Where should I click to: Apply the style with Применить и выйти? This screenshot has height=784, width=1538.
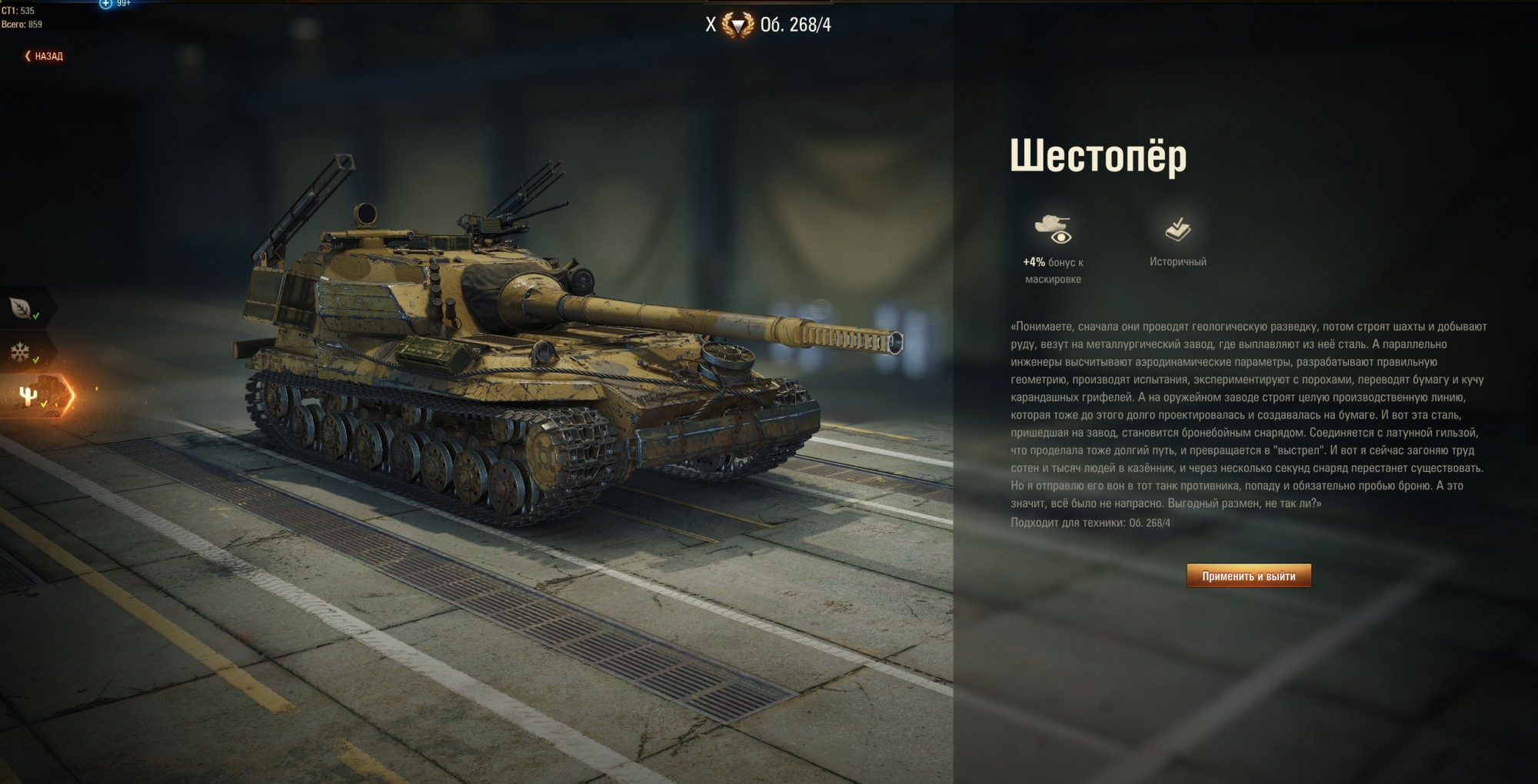tap(1248, 576)
